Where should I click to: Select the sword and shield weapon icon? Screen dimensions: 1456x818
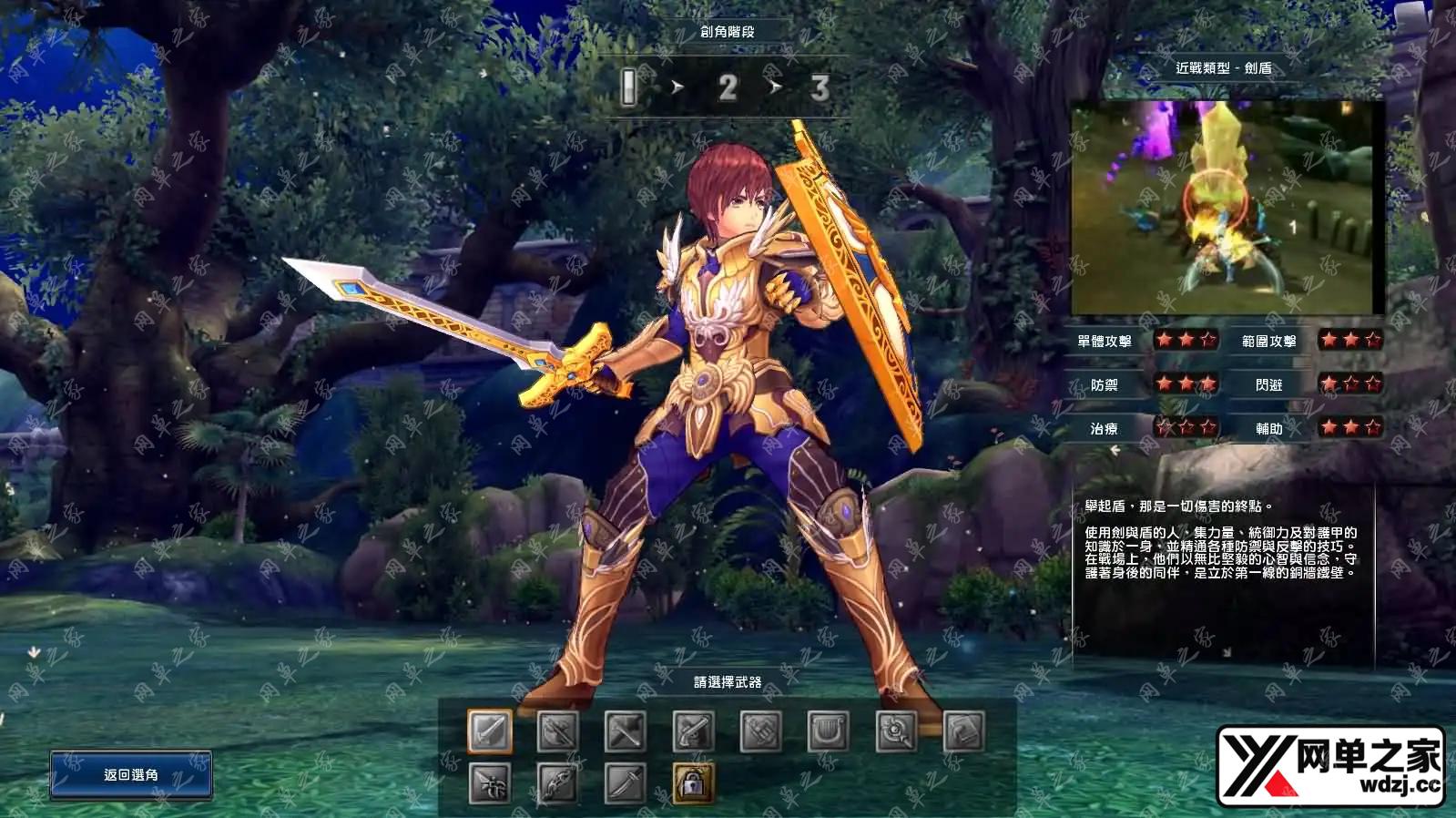[490, 731]
